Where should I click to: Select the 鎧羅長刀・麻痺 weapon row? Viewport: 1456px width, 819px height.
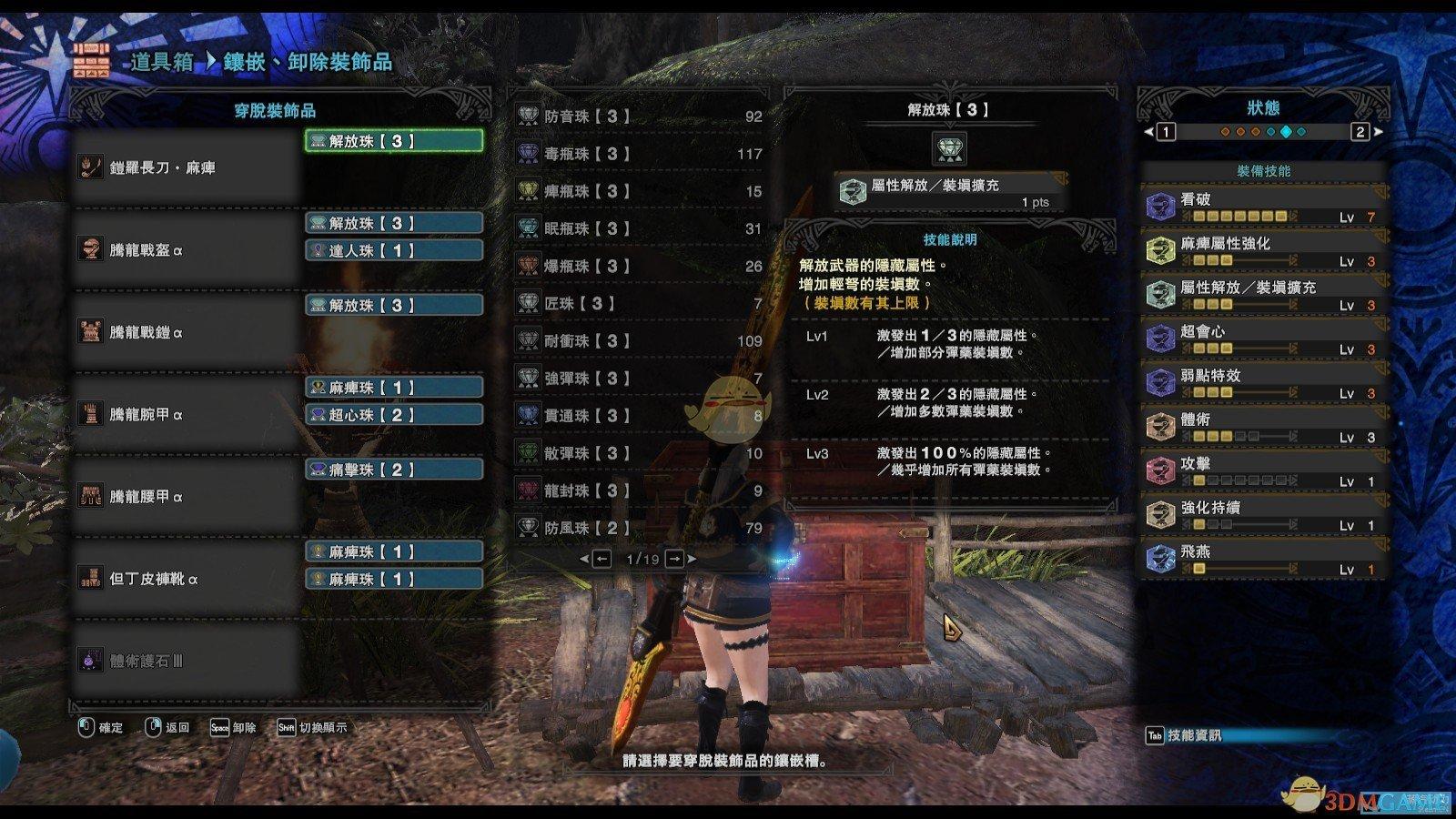187,167
